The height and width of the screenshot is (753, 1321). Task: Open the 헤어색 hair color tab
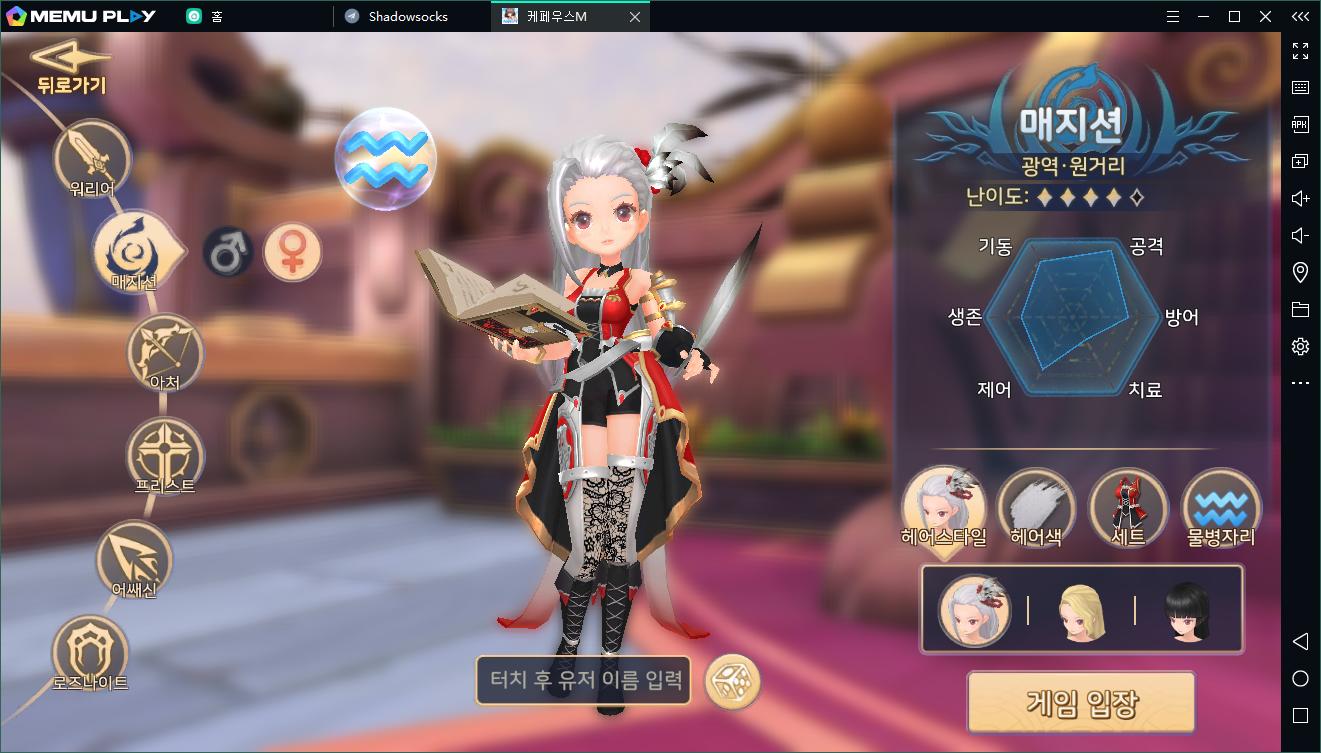1035,508
